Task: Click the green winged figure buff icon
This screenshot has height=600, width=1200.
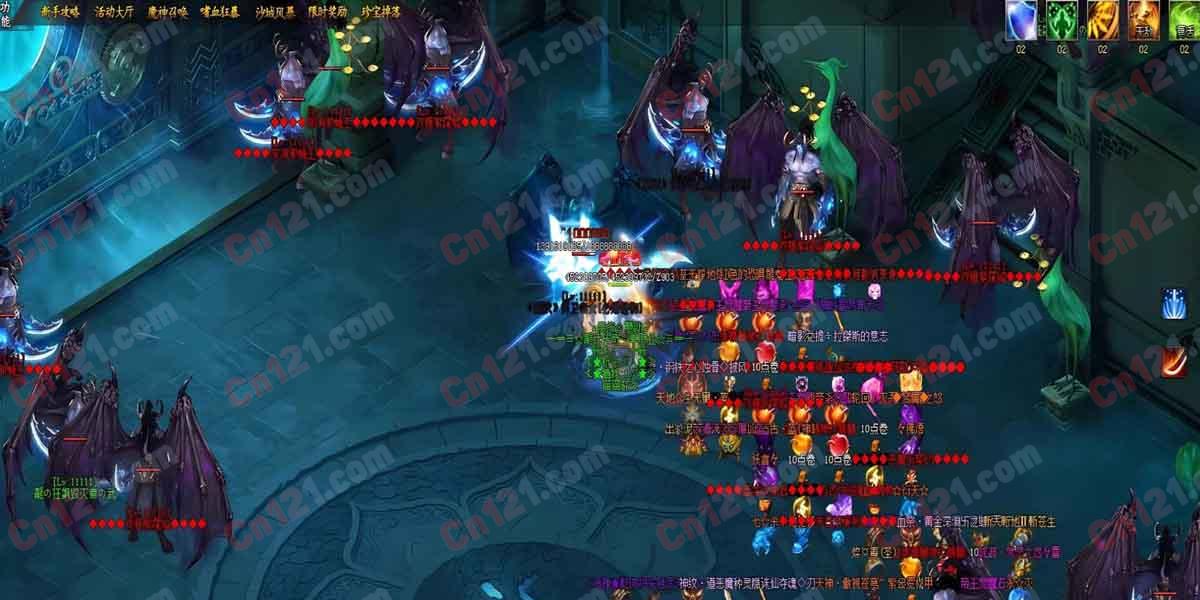Action: point(1061,20)
